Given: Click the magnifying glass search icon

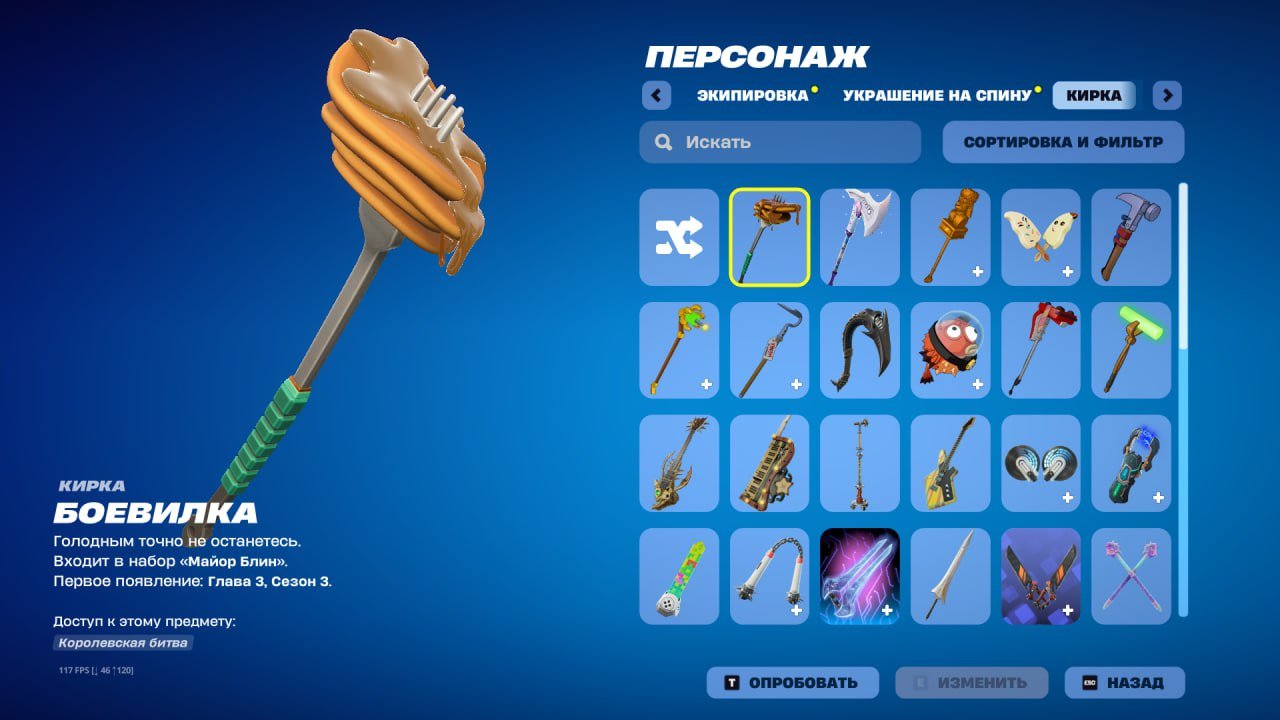Looking at the screenshot, I should tap(663, 141).
